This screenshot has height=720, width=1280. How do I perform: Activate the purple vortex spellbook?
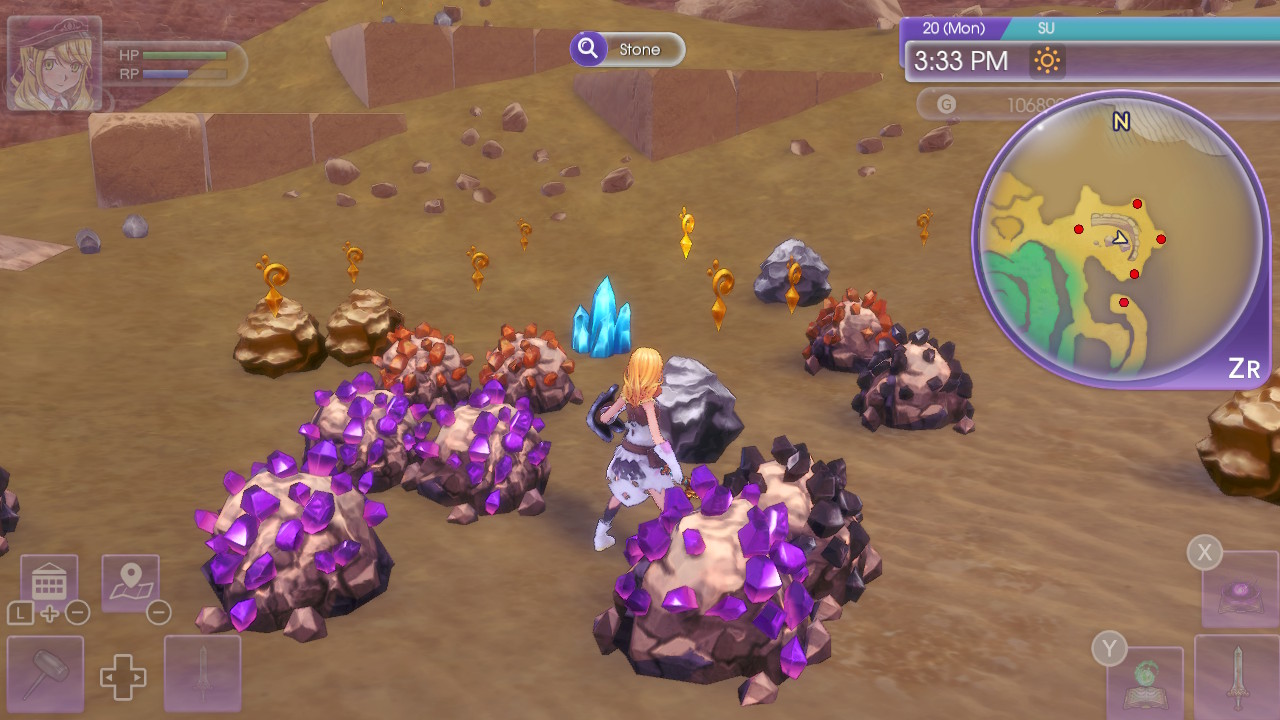(x=1240, y=592)
